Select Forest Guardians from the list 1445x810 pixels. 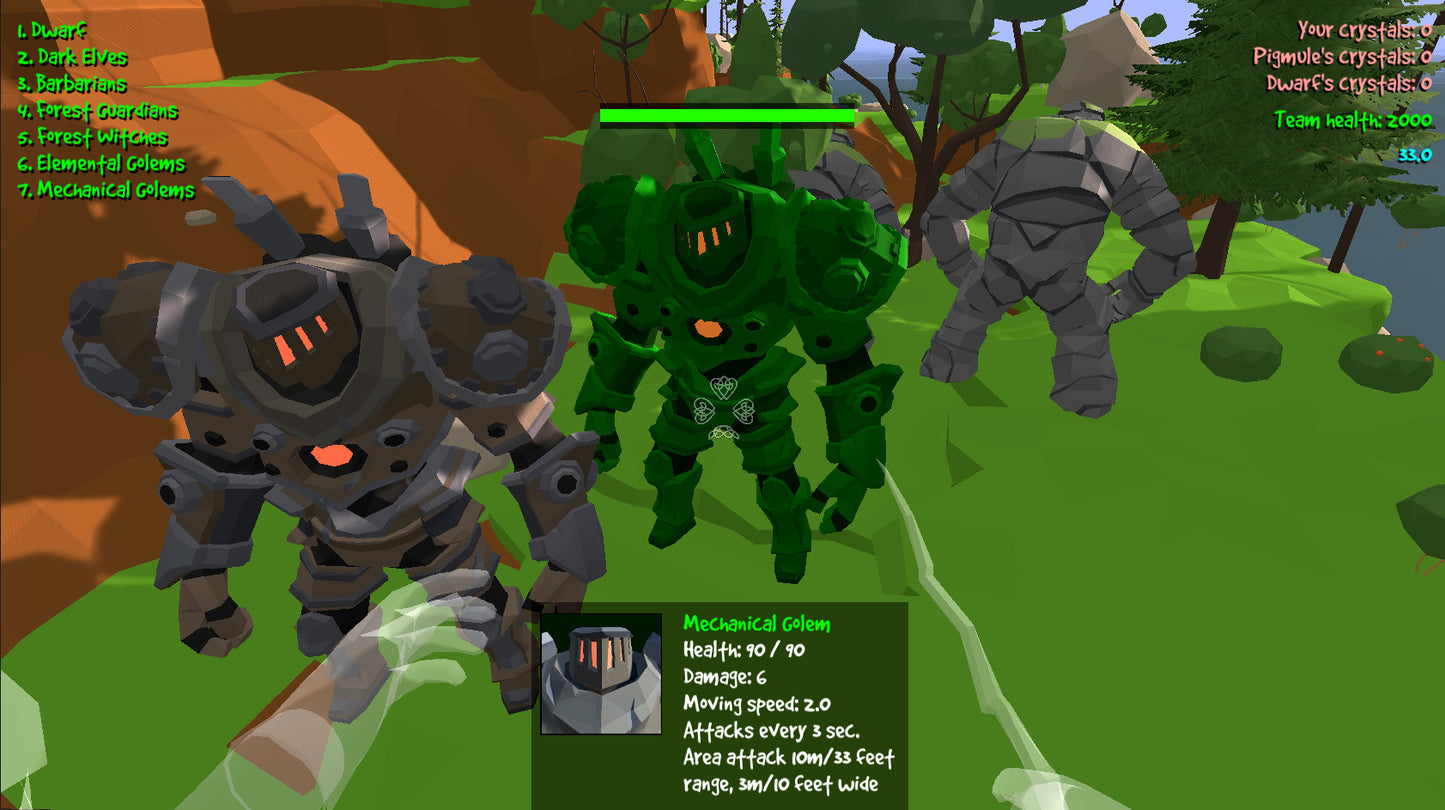pos(97,111)
